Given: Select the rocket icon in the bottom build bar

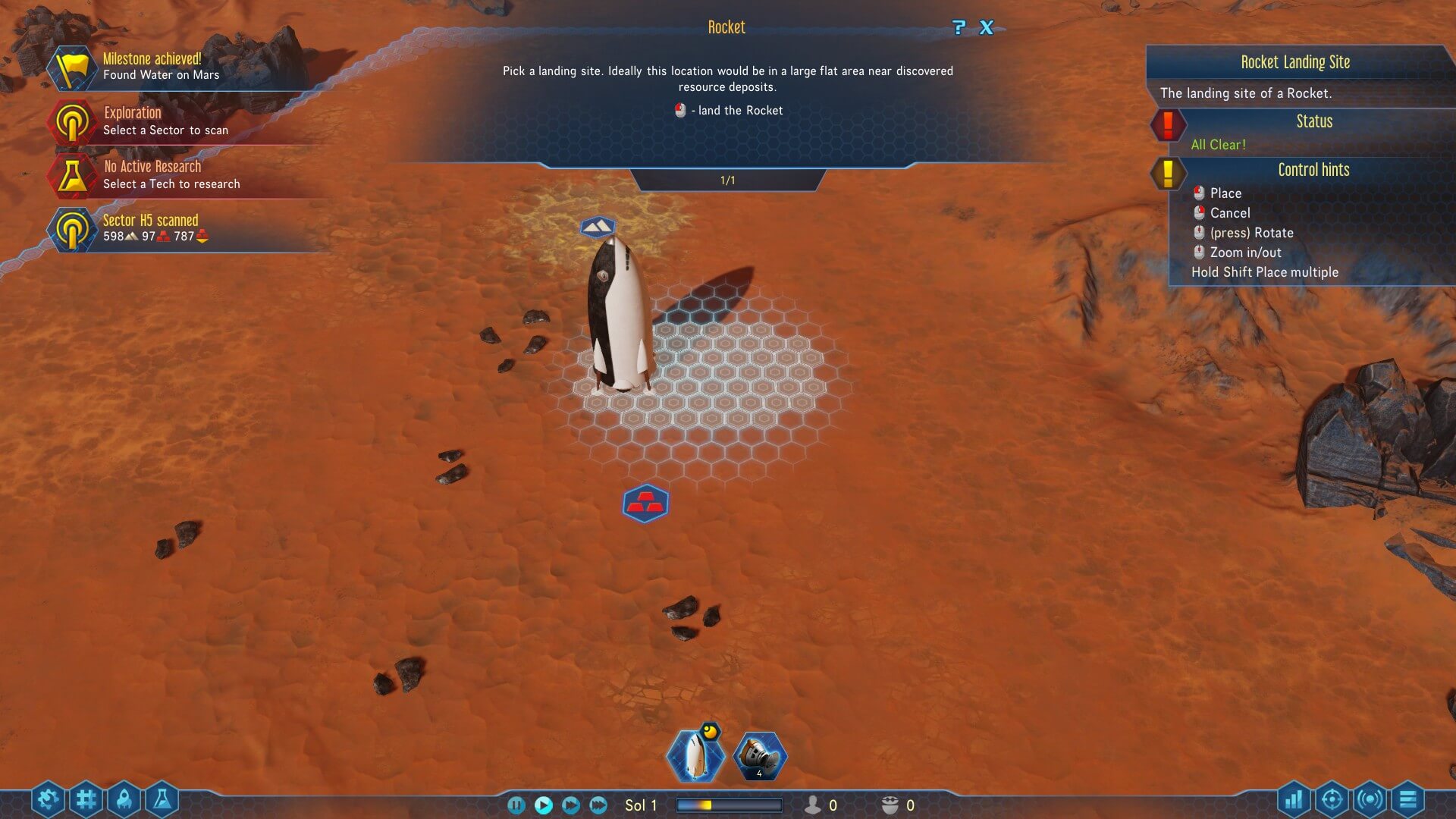Looking at the screenshot, I should click(695, 756).
